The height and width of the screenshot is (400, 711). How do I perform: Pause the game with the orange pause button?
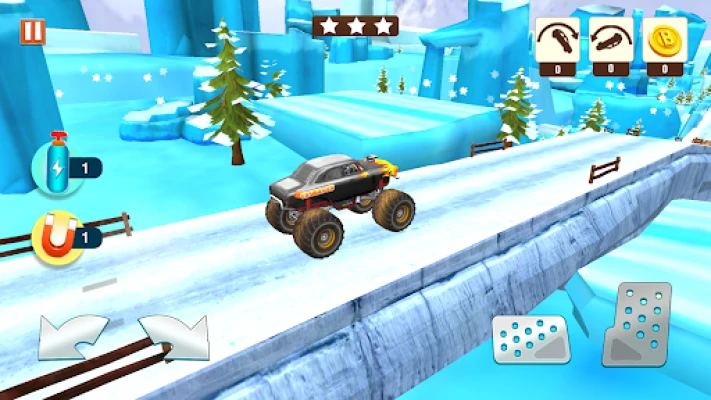(33, 31)
